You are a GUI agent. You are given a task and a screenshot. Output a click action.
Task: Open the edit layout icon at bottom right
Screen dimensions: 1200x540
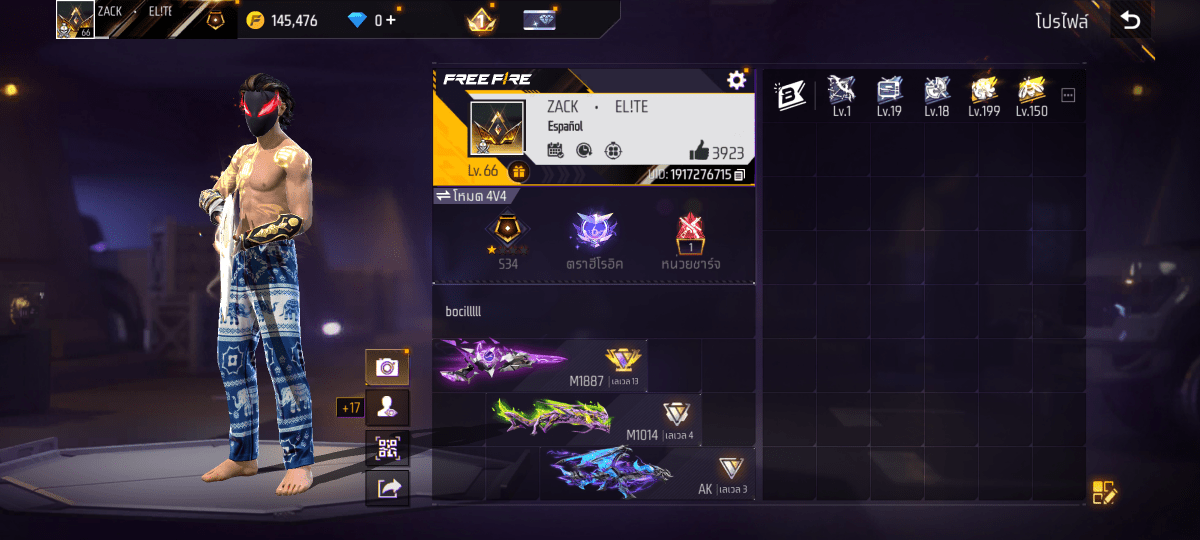click(x=1103, y=491)
